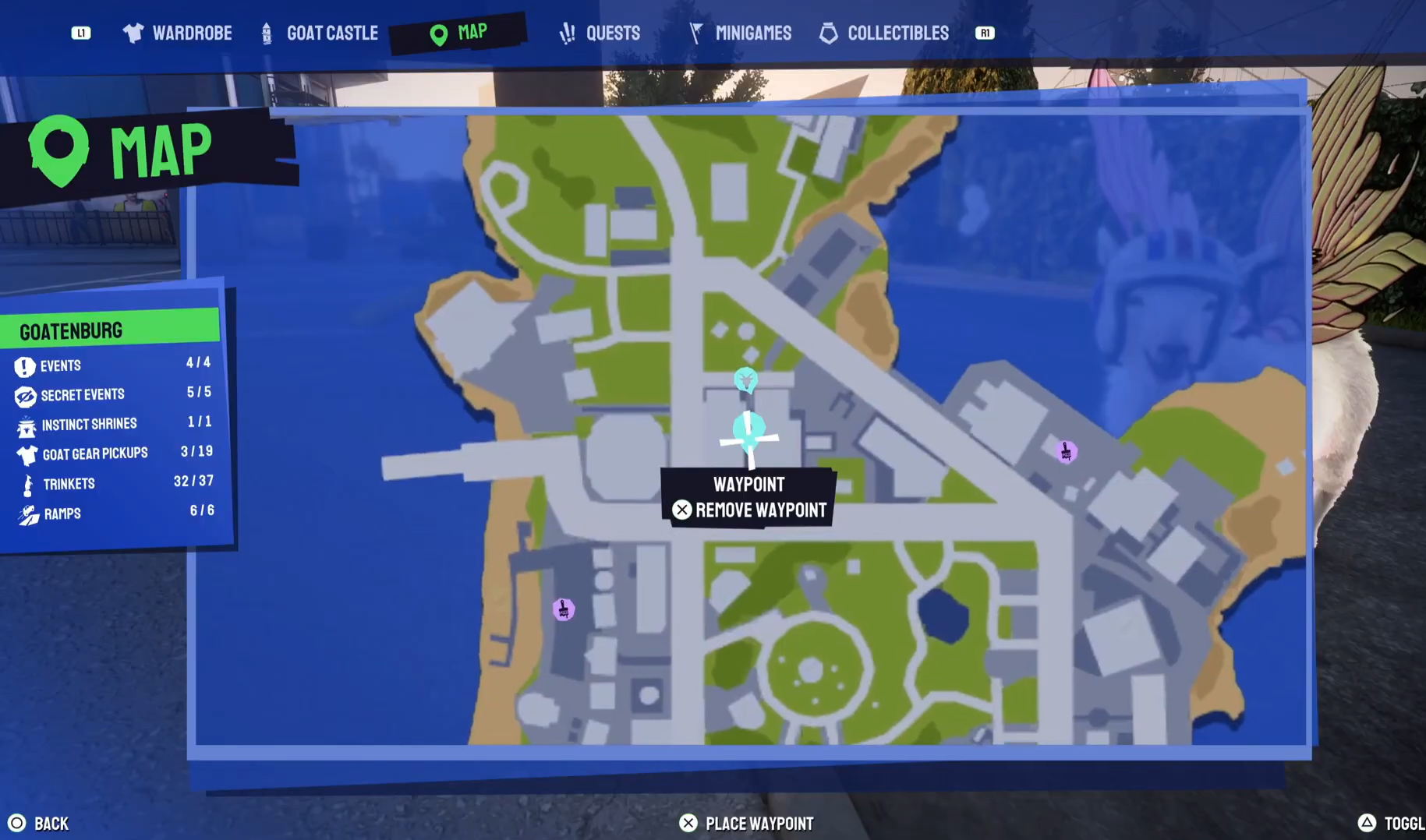Select the purple trinket marker on the east side
This screenshot has height=840, width=1426.
(x=1066, y=451)
